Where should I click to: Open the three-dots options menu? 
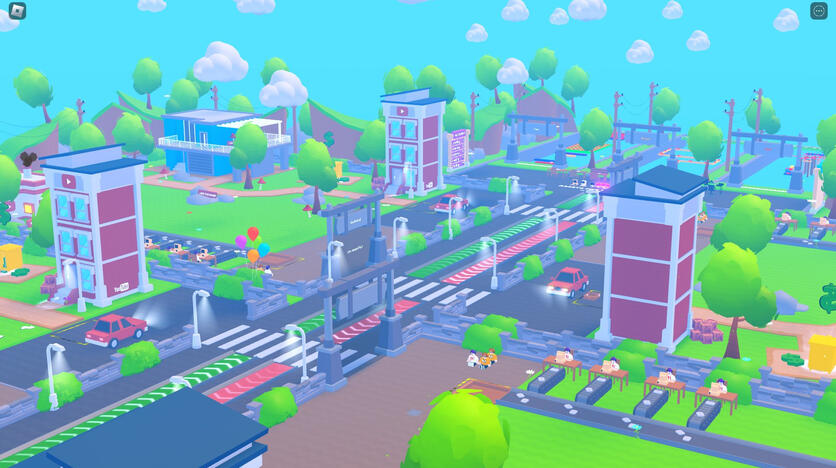pos(819,11)
